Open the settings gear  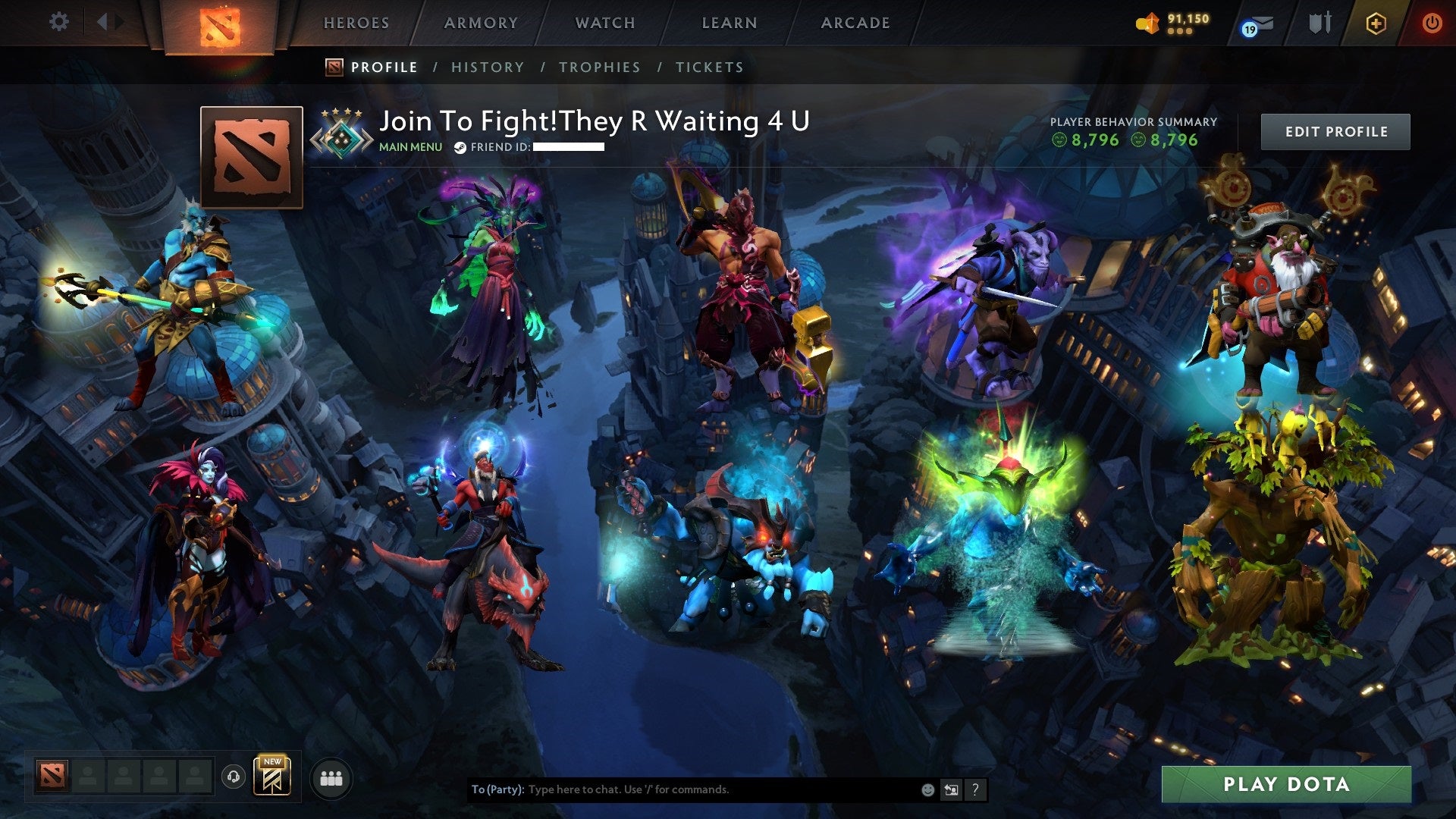(x=58, y=22)
